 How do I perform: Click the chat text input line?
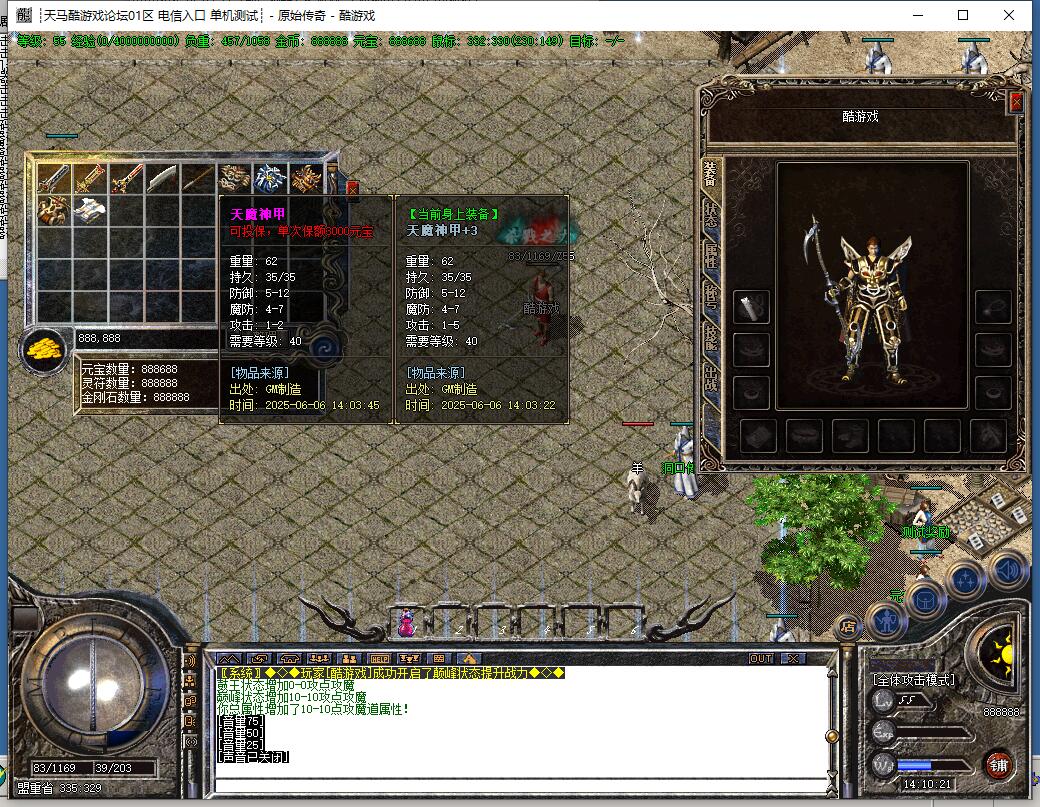coord(520,782)
